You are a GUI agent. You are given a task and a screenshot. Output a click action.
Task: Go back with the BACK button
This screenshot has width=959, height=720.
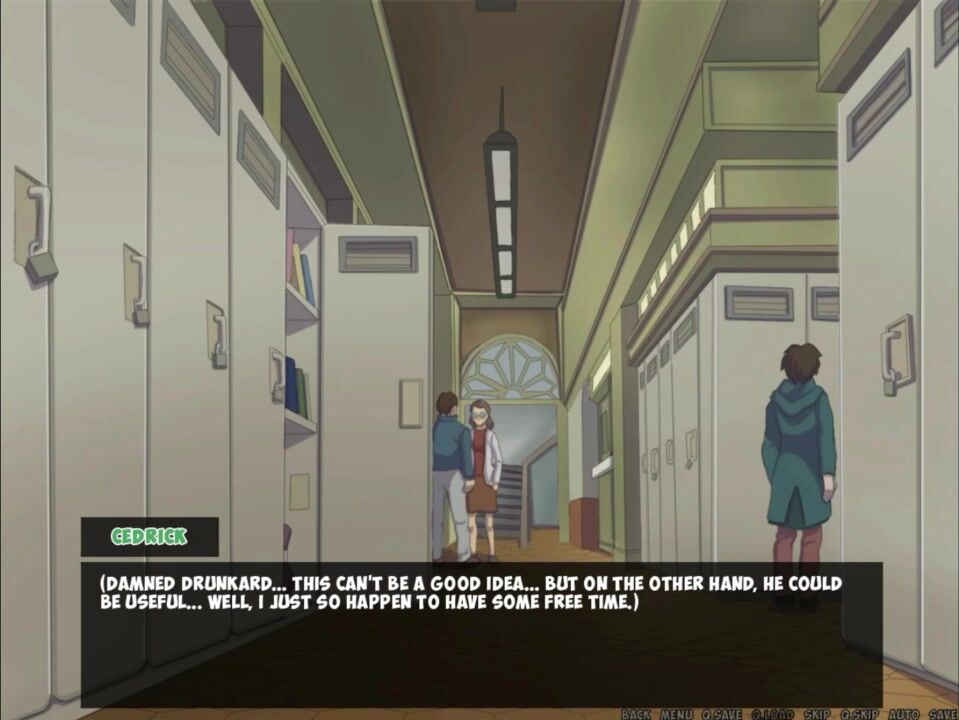[x=636, y=713]
